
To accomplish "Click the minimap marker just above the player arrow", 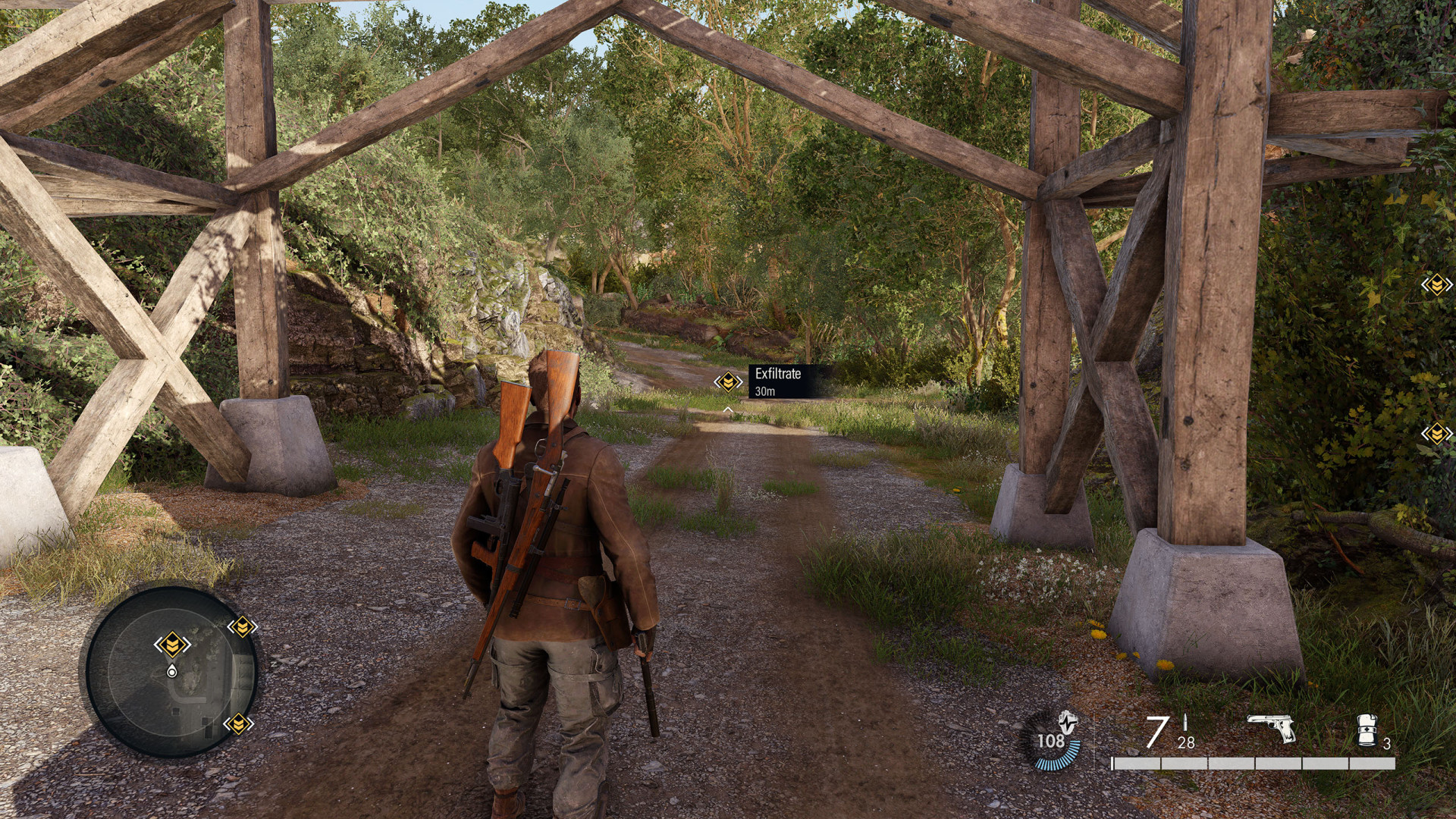I will click(172, 645).
